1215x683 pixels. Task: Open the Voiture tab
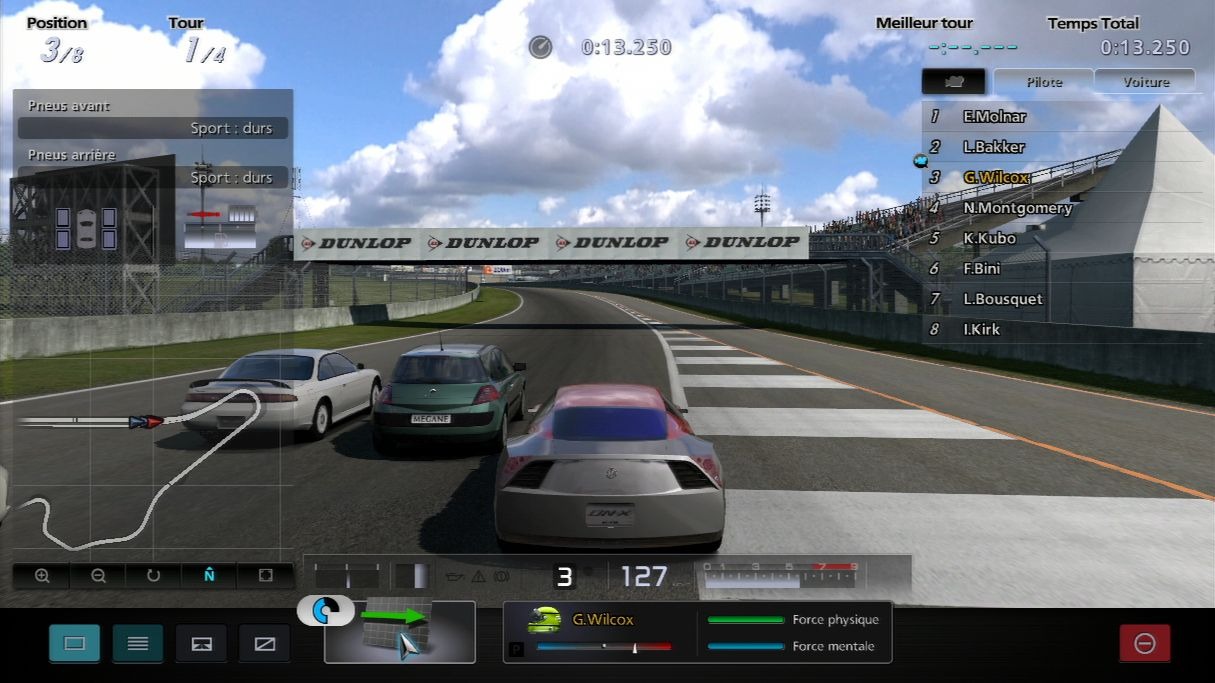(1145, 82)
